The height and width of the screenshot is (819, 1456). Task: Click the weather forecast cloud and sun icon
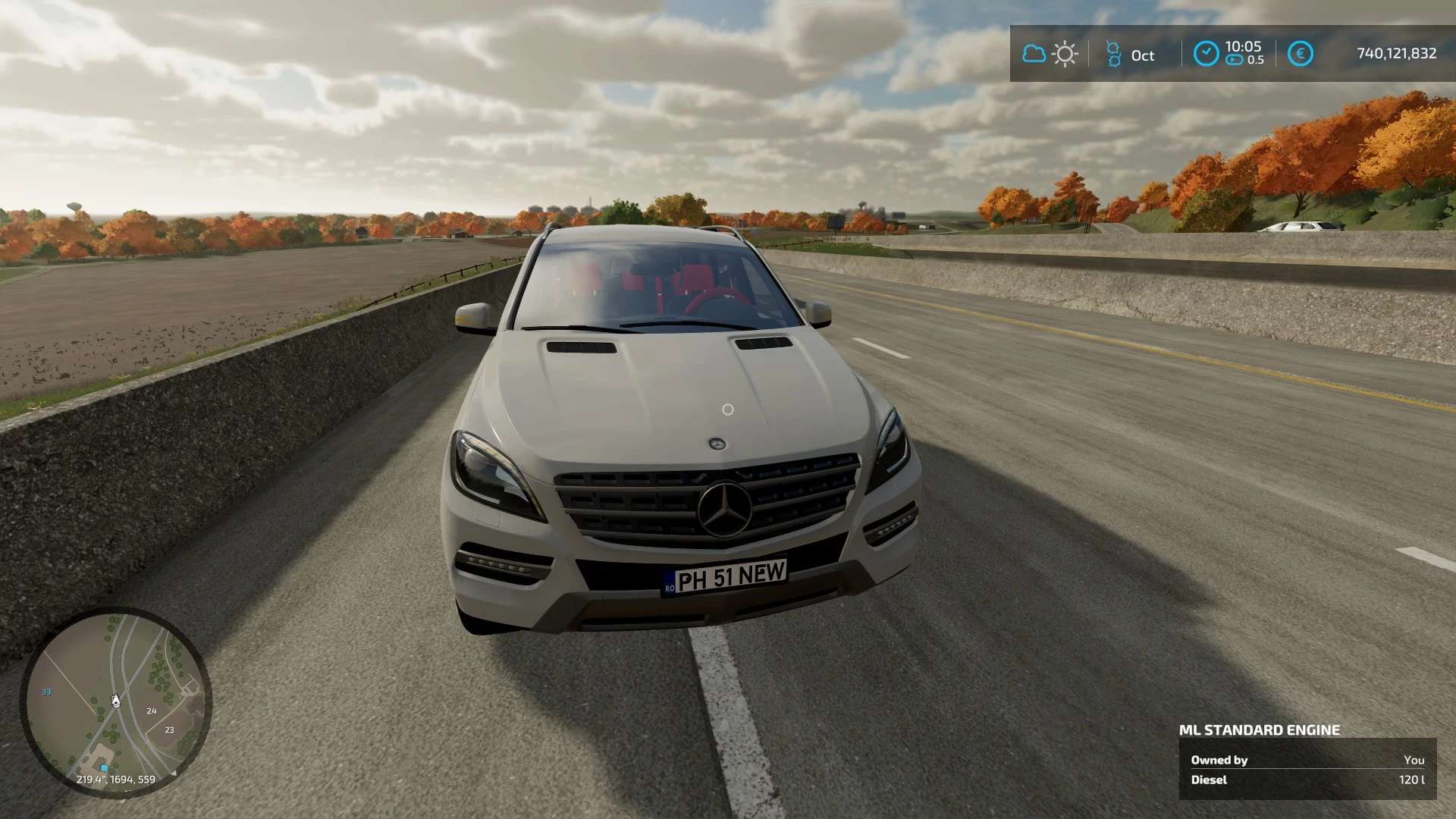click(x=1050, y=54)
